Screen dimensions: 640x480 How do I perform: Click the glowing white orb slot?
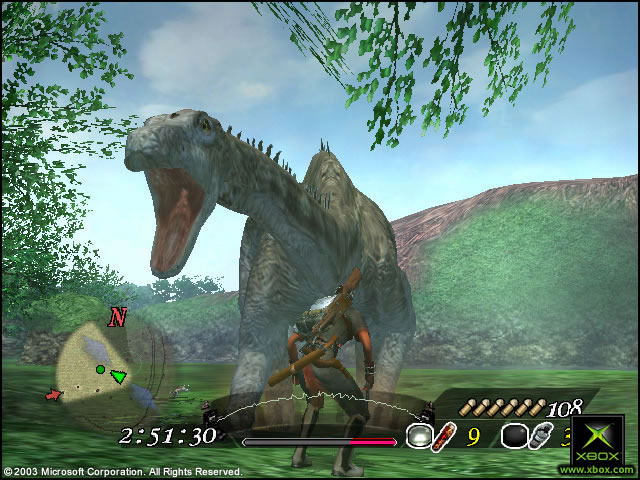pyautogui.click(x=419, y=437)
